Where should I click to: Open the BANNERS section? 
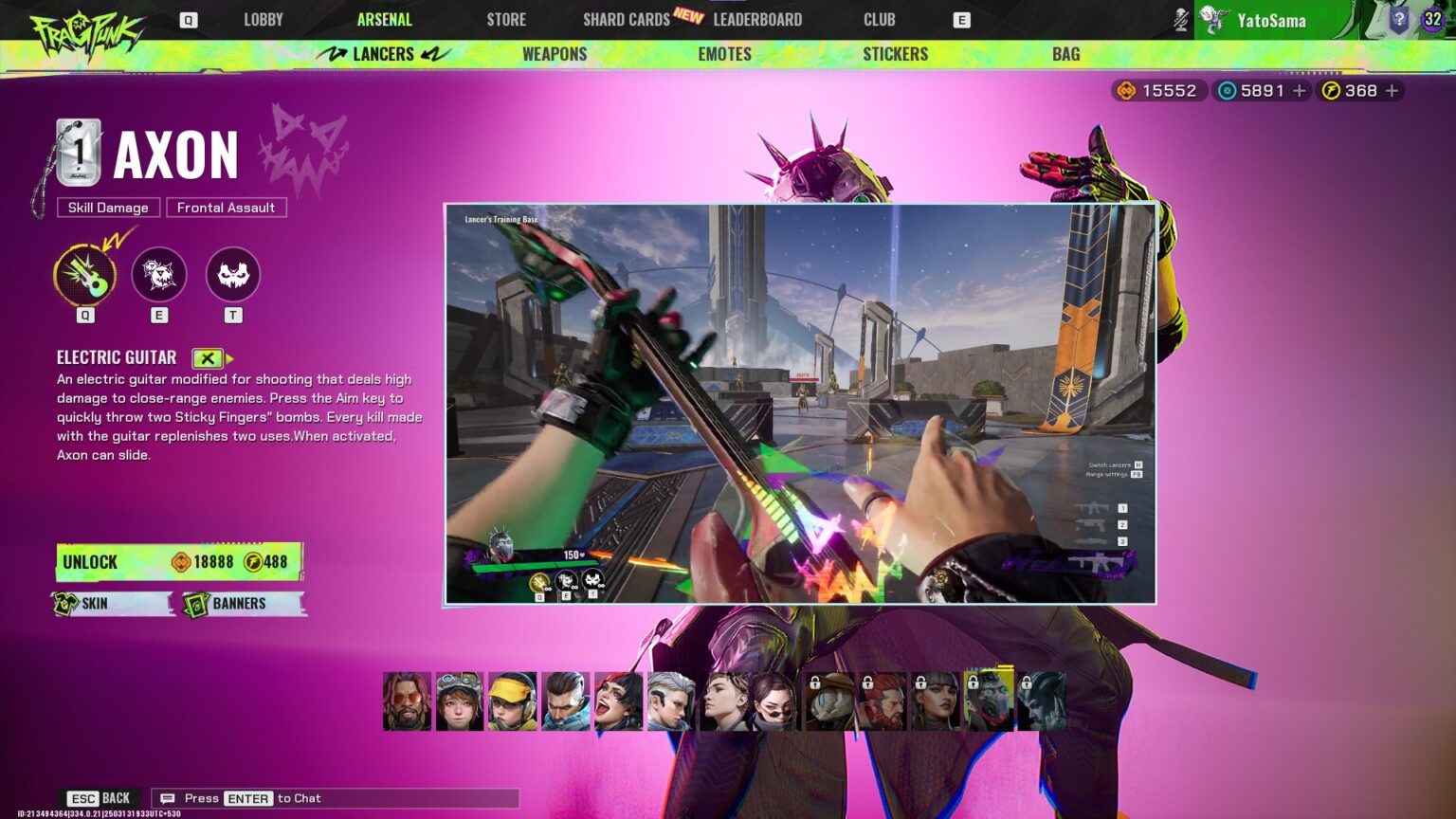tap(243, 603)
